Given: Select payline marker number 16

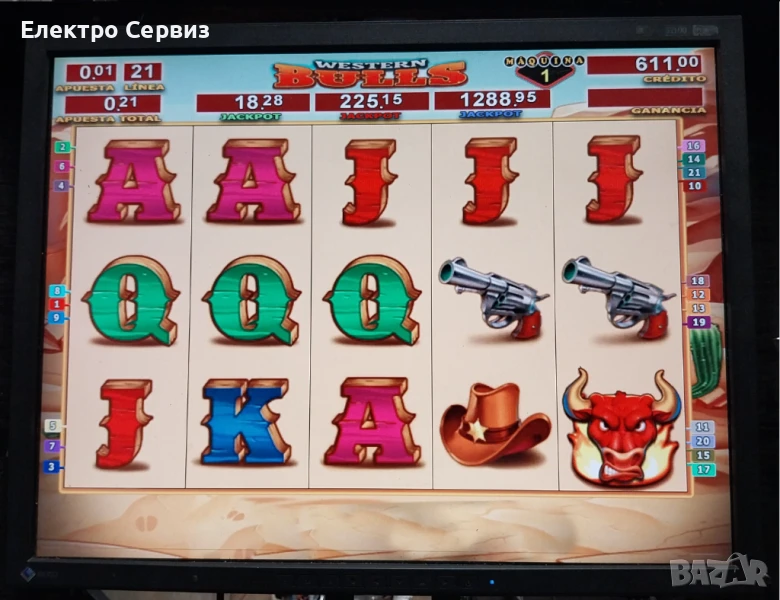Looking at the screenshot, I should (694, 146).
